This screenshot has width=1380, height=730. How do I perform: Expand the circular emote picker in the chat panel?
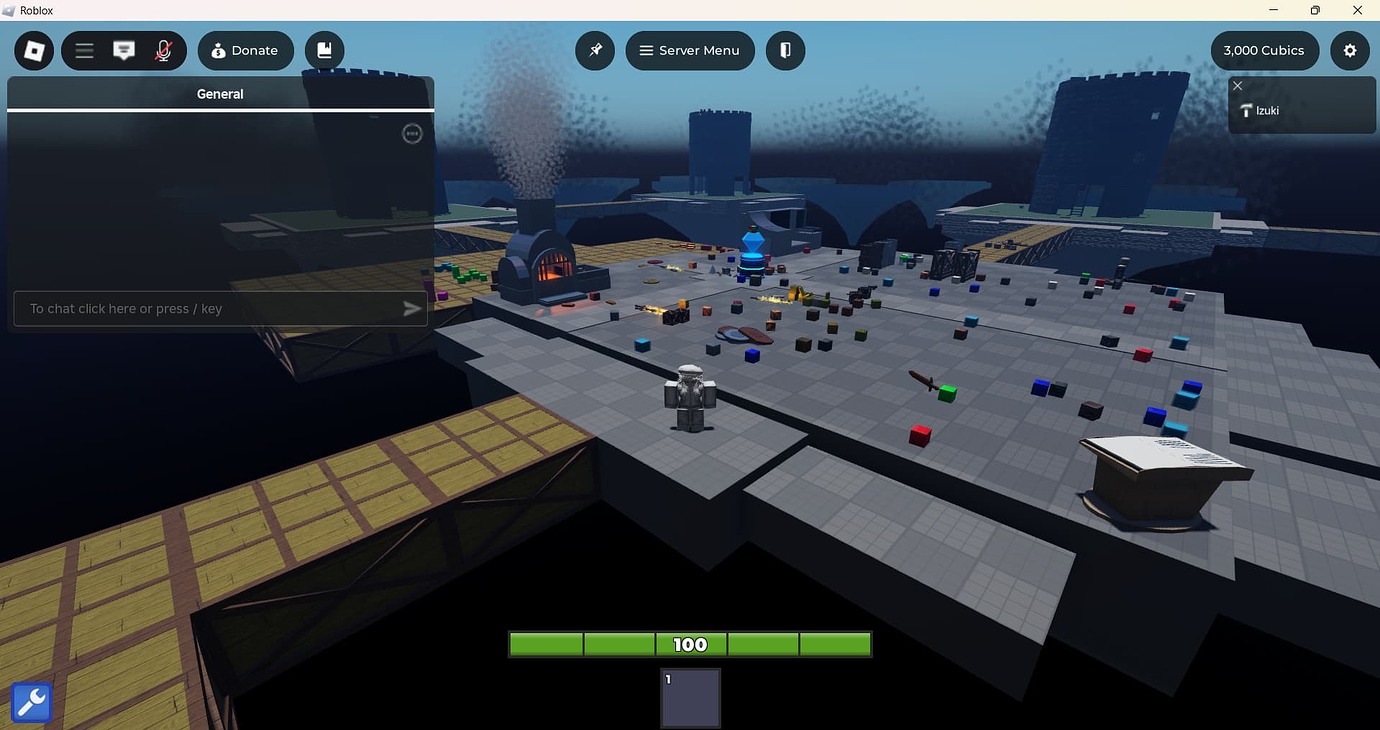coord(412,133)
